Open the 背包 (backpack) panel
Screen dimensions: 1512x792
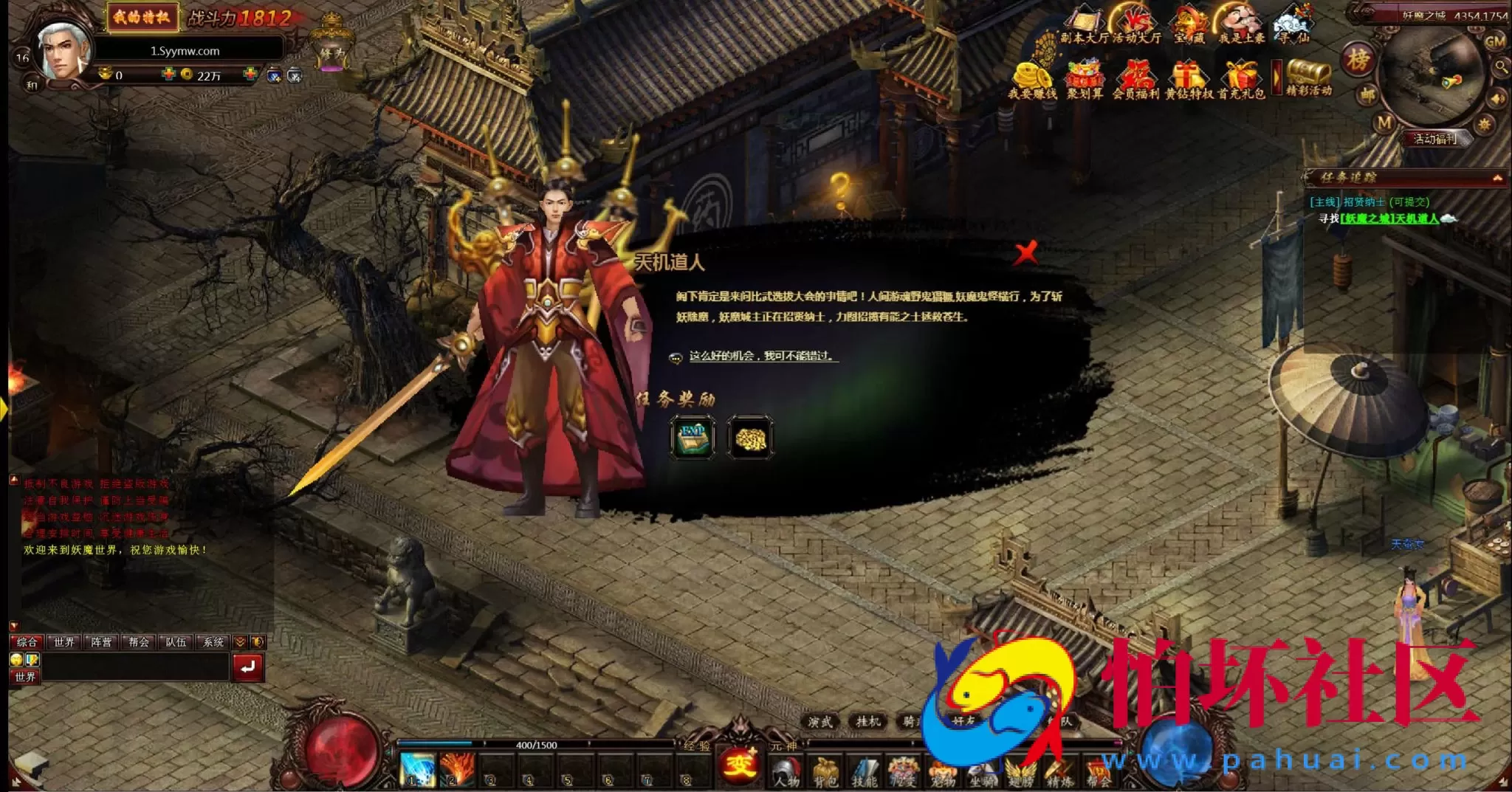824,769
